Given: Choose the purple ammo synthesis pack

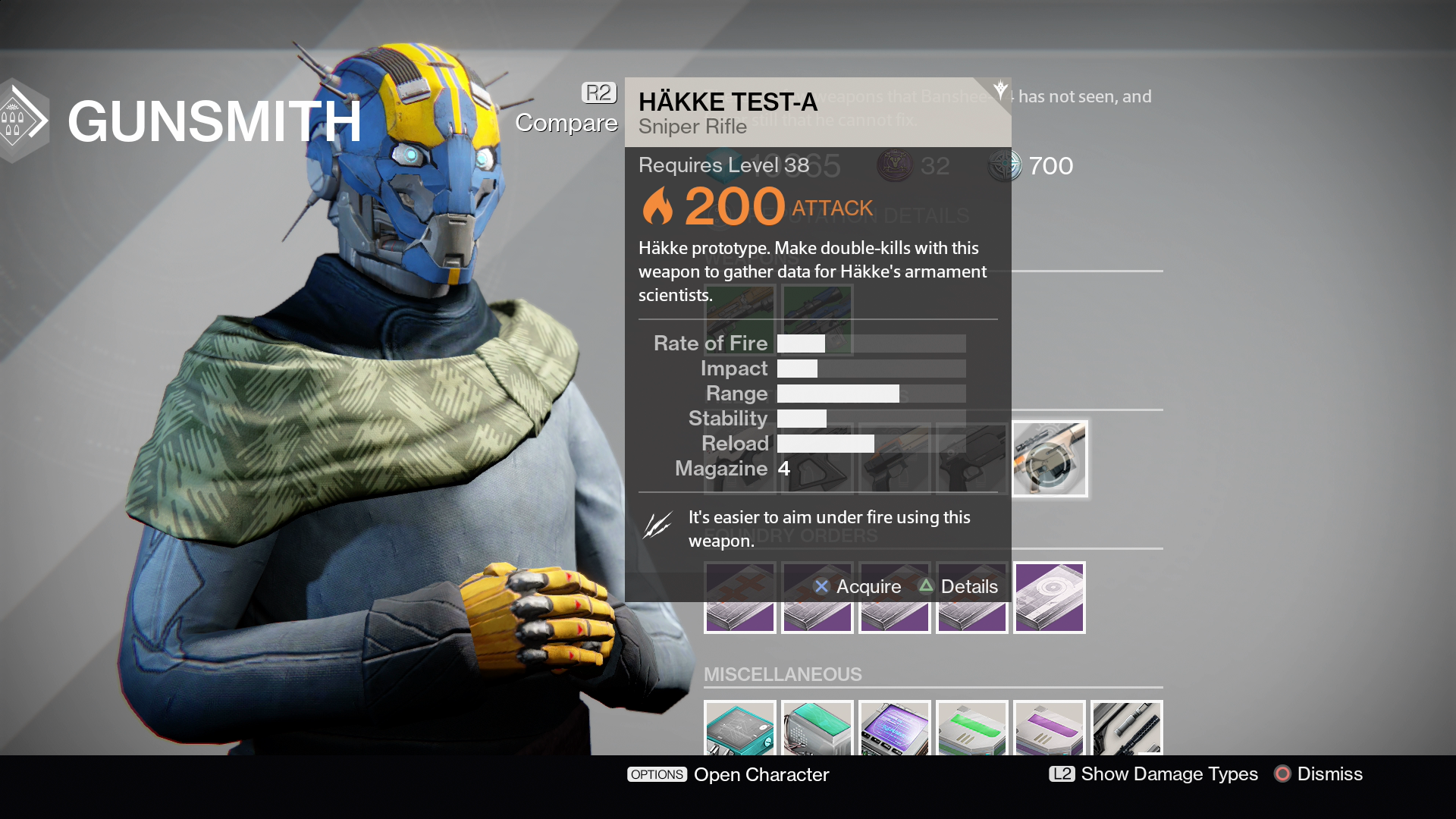Looking at the screenshot, I should click(1050, 729).
